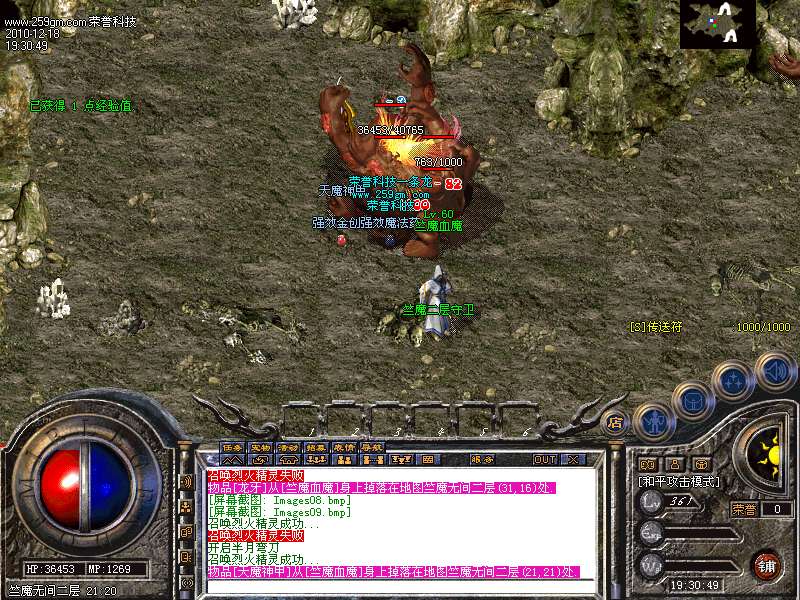Switch to the 宠物 pet tab

pyautogui.click(x=261, y=447)
